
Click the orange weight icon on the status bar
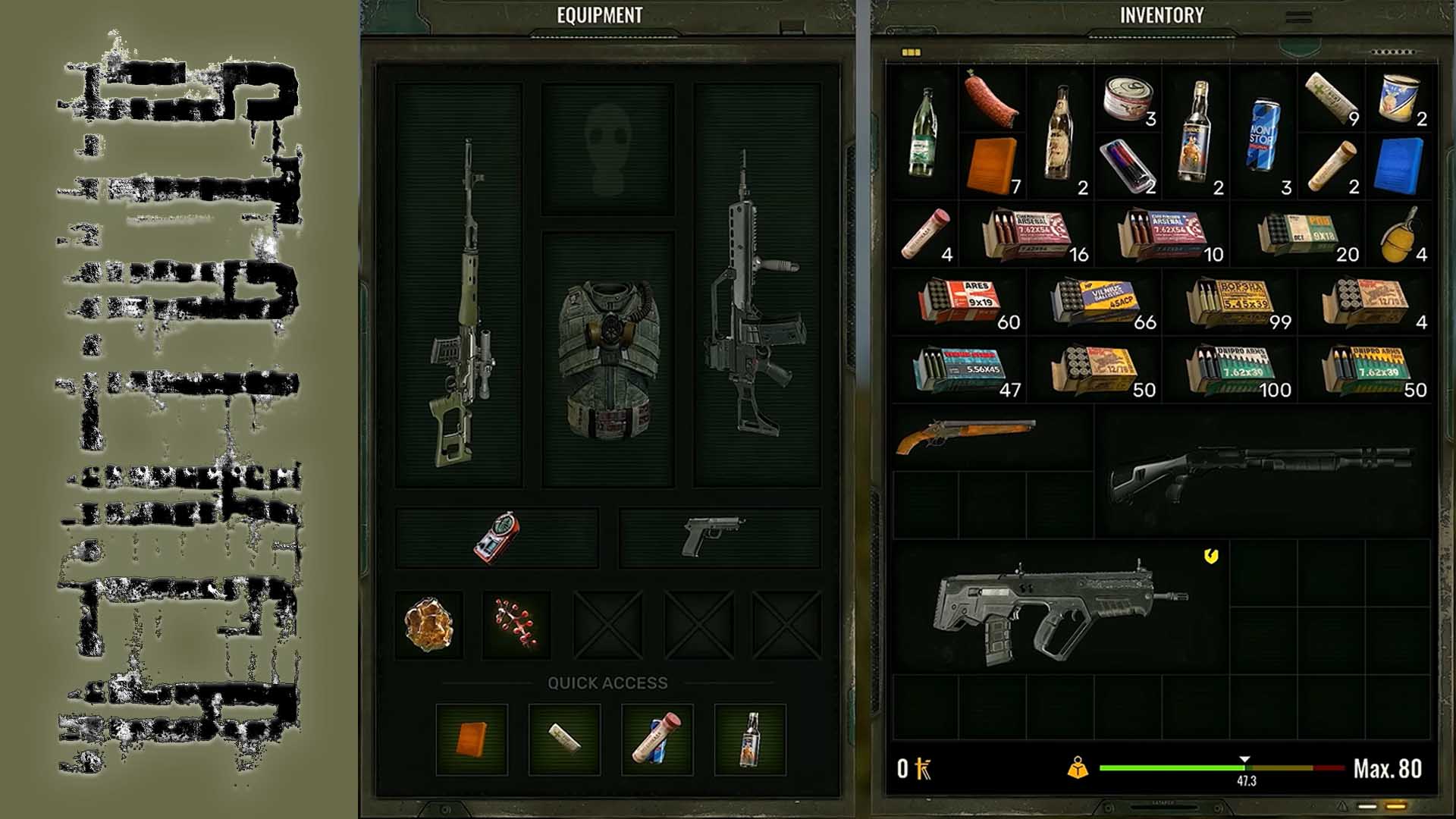(x=1077, y=768)
